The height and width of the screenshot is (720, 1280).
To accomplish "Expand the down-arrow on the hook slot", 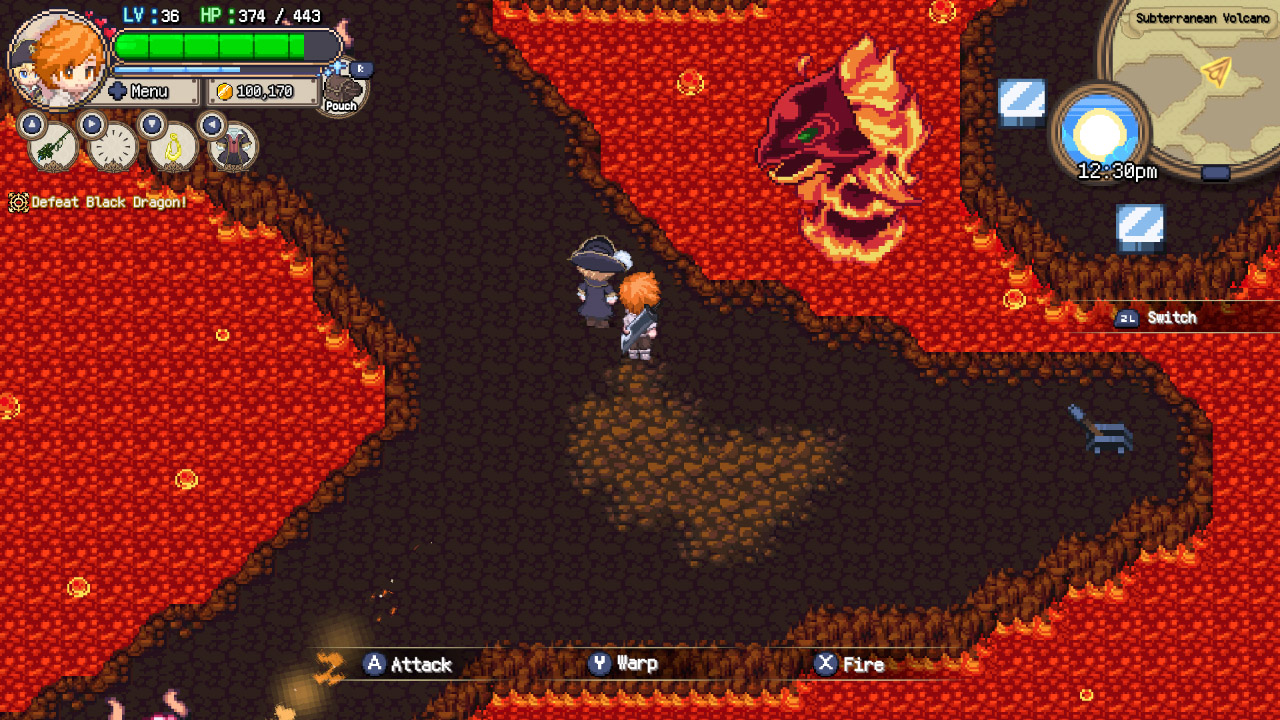I will (x=152, y=124).
